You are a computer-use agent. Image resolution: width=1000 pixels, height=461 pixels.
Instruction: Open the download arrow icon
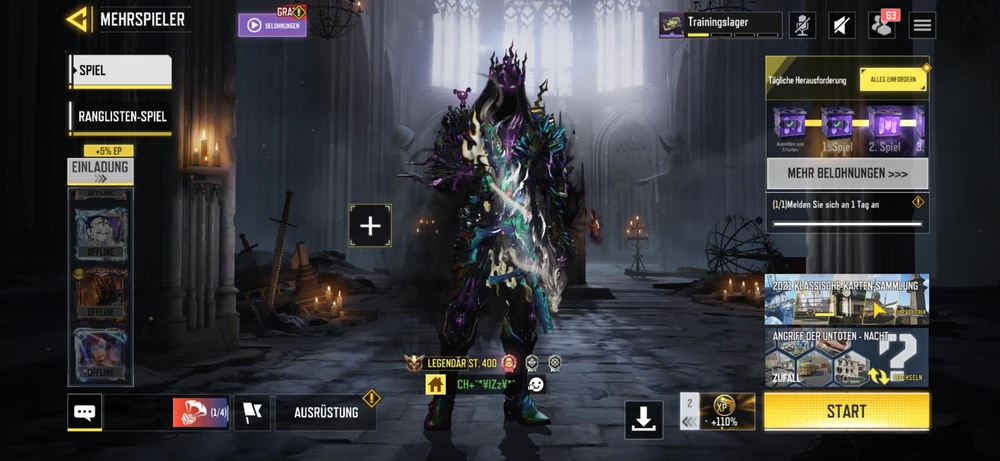(644, 420)
